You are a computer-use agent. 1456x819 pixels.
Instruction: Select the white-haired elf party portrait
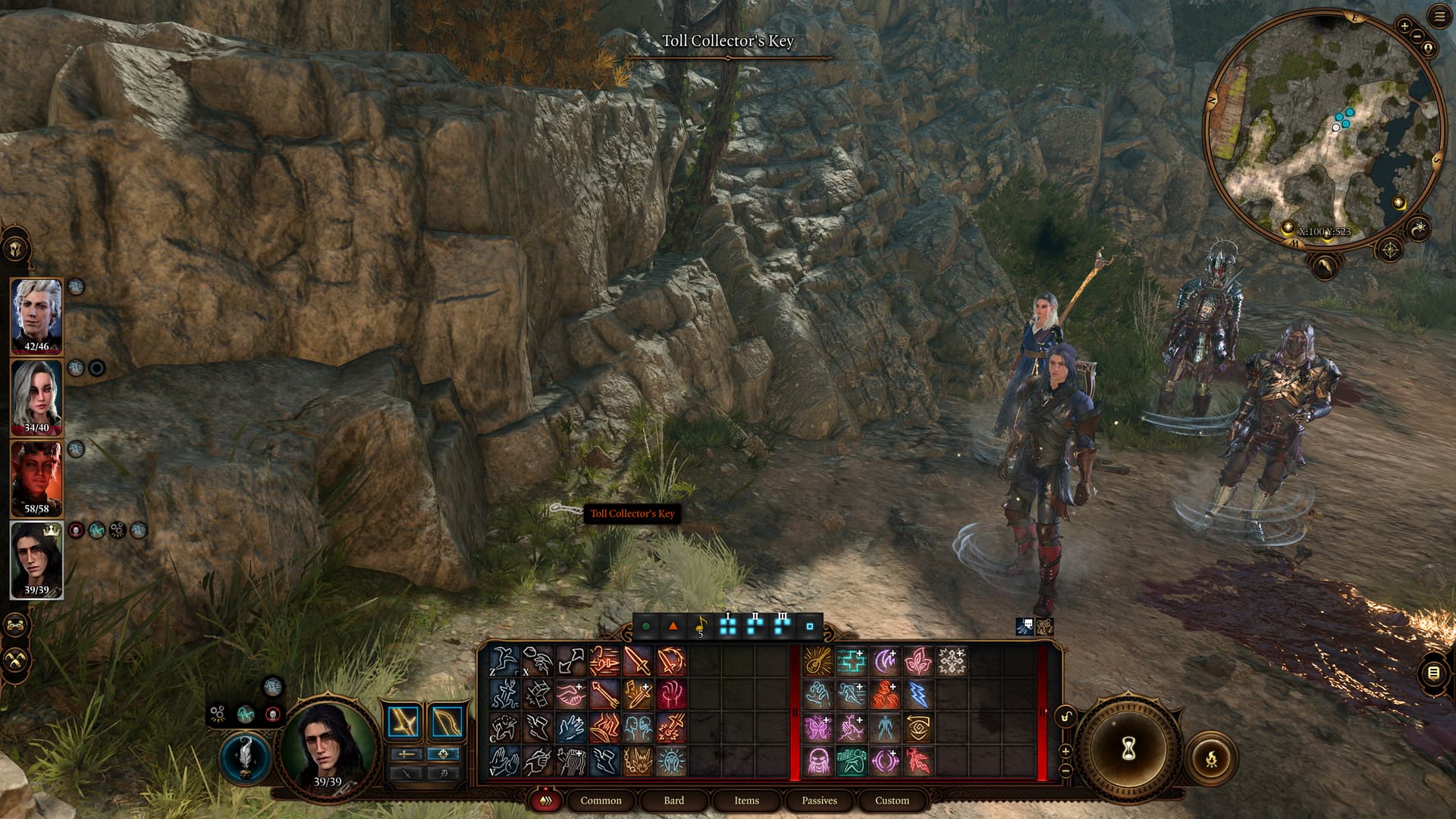(36, 316)
